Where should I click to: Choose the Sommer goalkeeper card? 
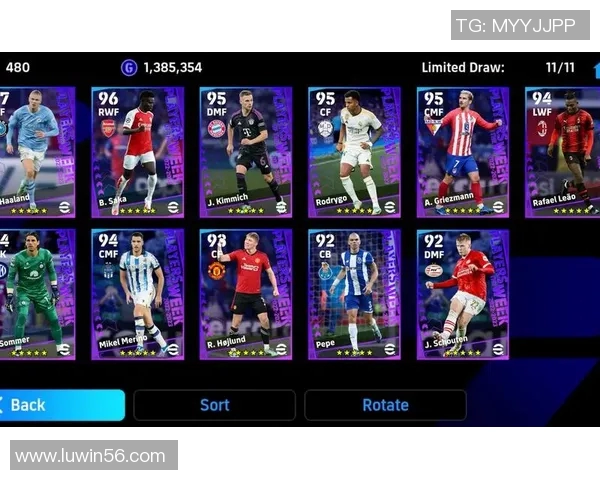[36, 295]
